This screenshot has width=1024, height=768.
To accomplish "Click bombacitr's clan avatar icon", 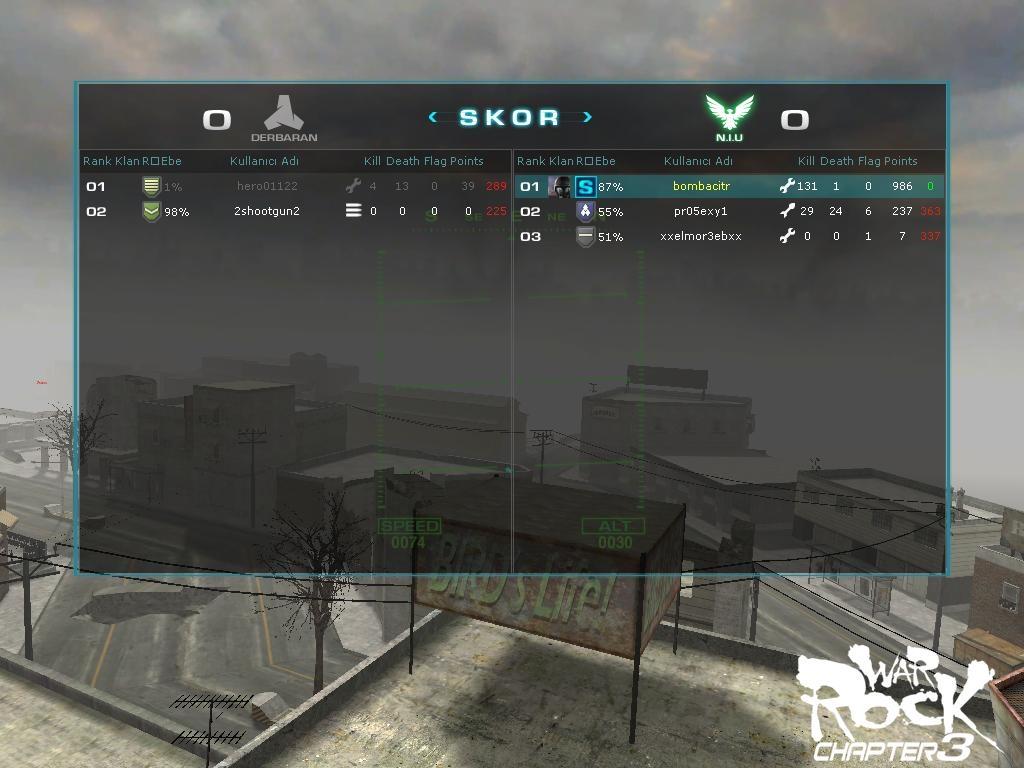I will coord(560,186).
